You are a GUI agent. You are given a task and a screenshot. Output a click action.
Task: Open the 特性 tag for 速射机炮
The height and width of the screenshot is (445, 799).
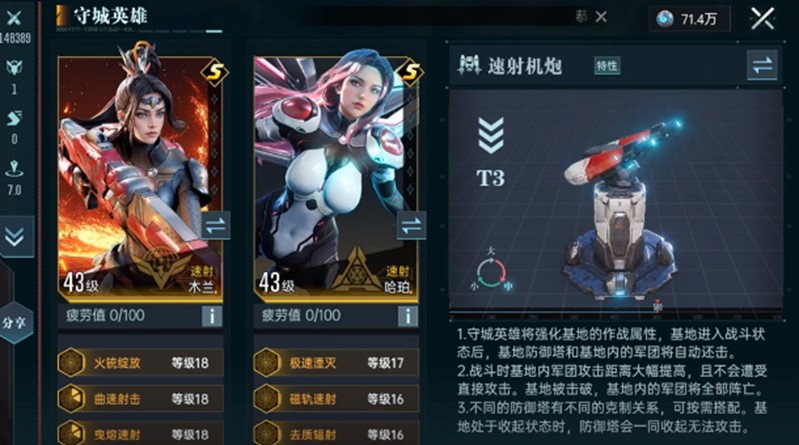(x=607, y=66)
